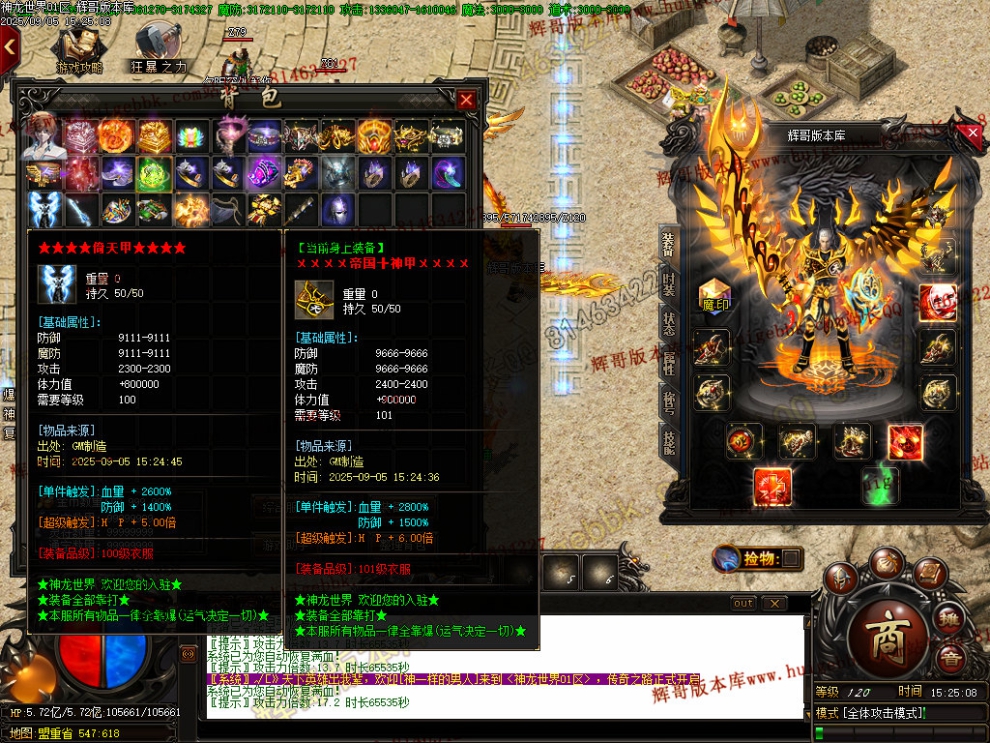Toggle the 捡物 auto-pickup checkbox
Screen dimensions: 990x743
click(x=790, y=557)
